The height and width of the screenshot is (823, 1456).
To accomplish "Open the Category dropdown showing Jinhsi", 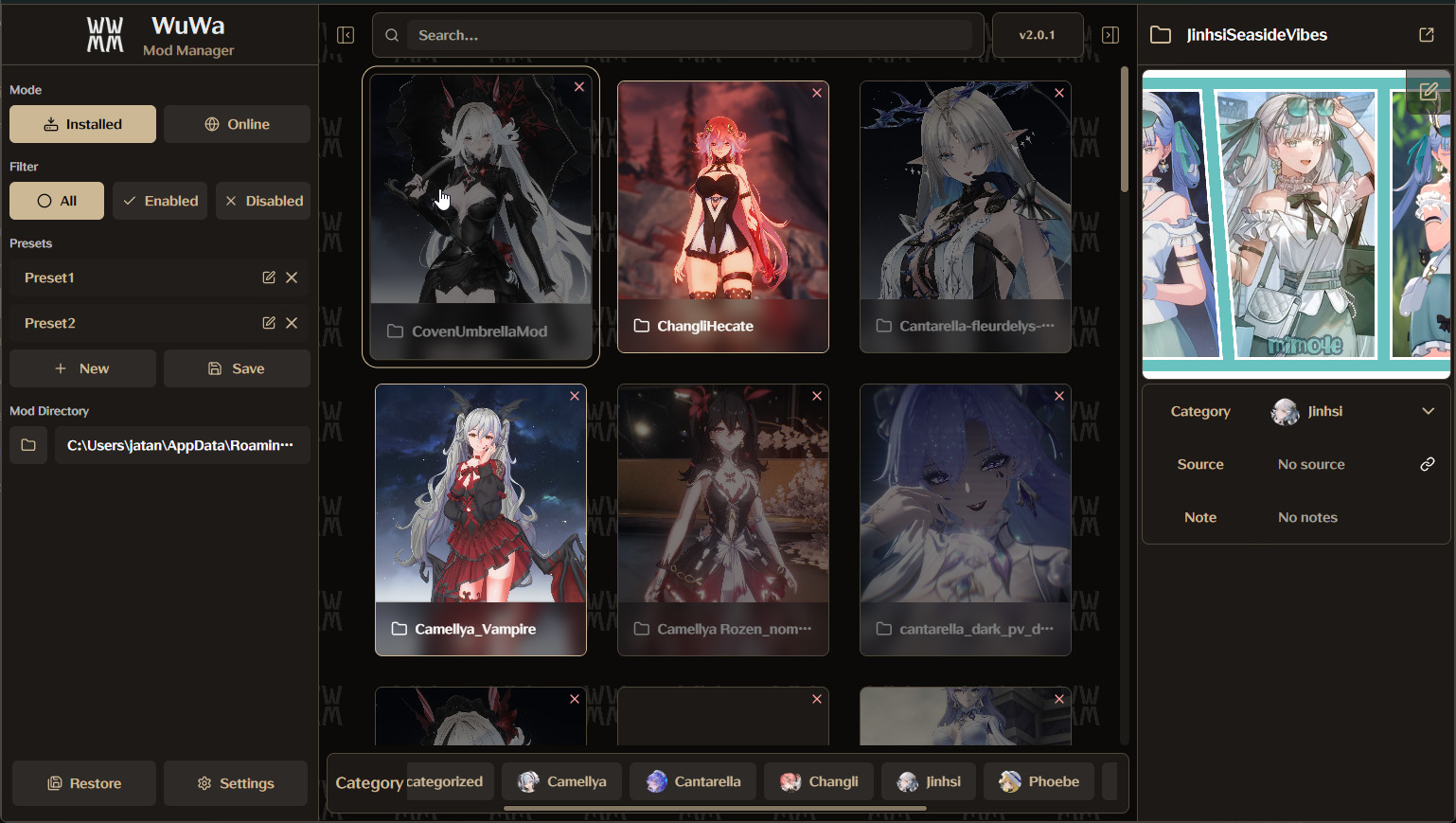I will (1428, 411).
